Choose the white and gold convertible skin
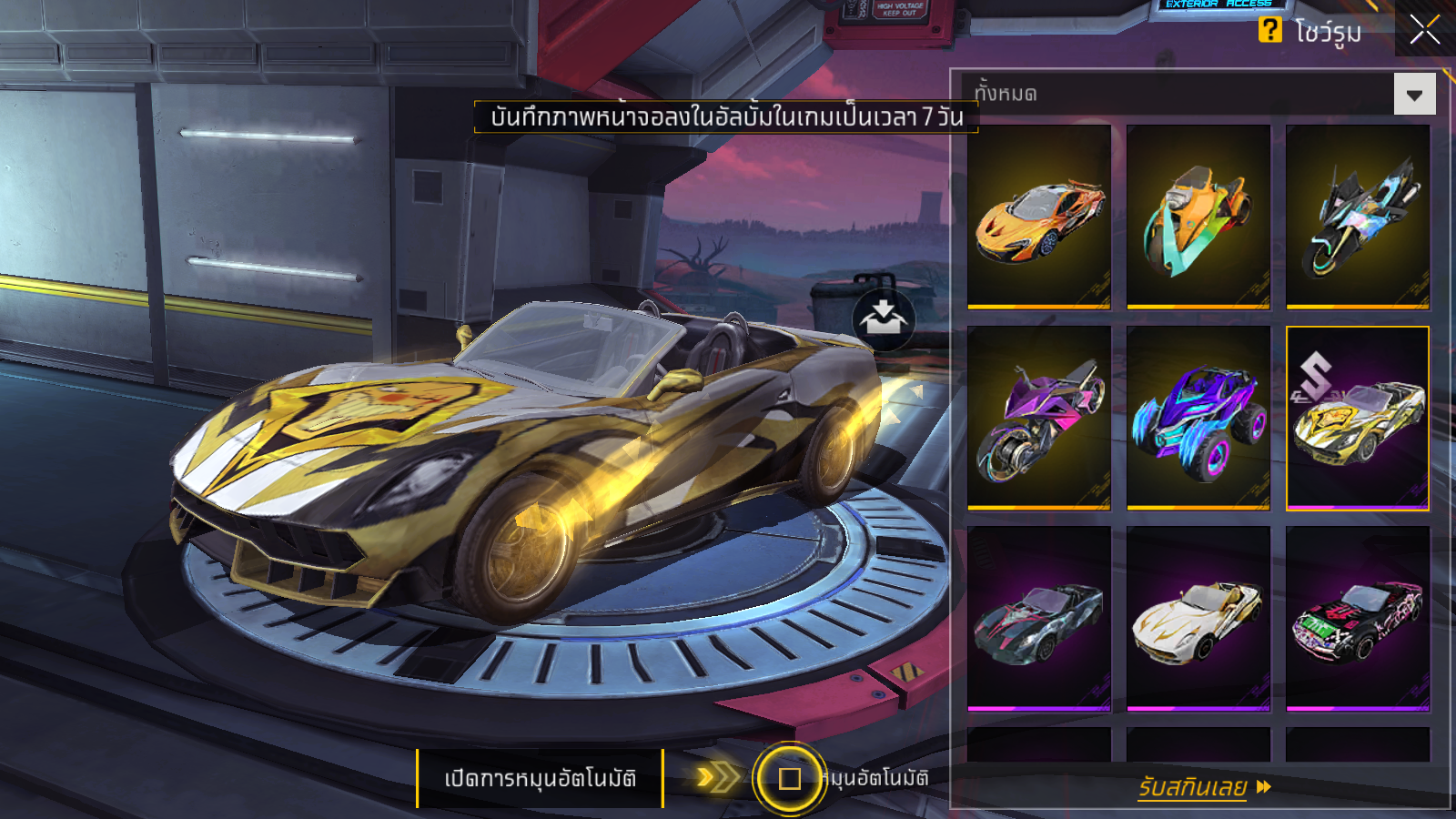 (1198, 618)
